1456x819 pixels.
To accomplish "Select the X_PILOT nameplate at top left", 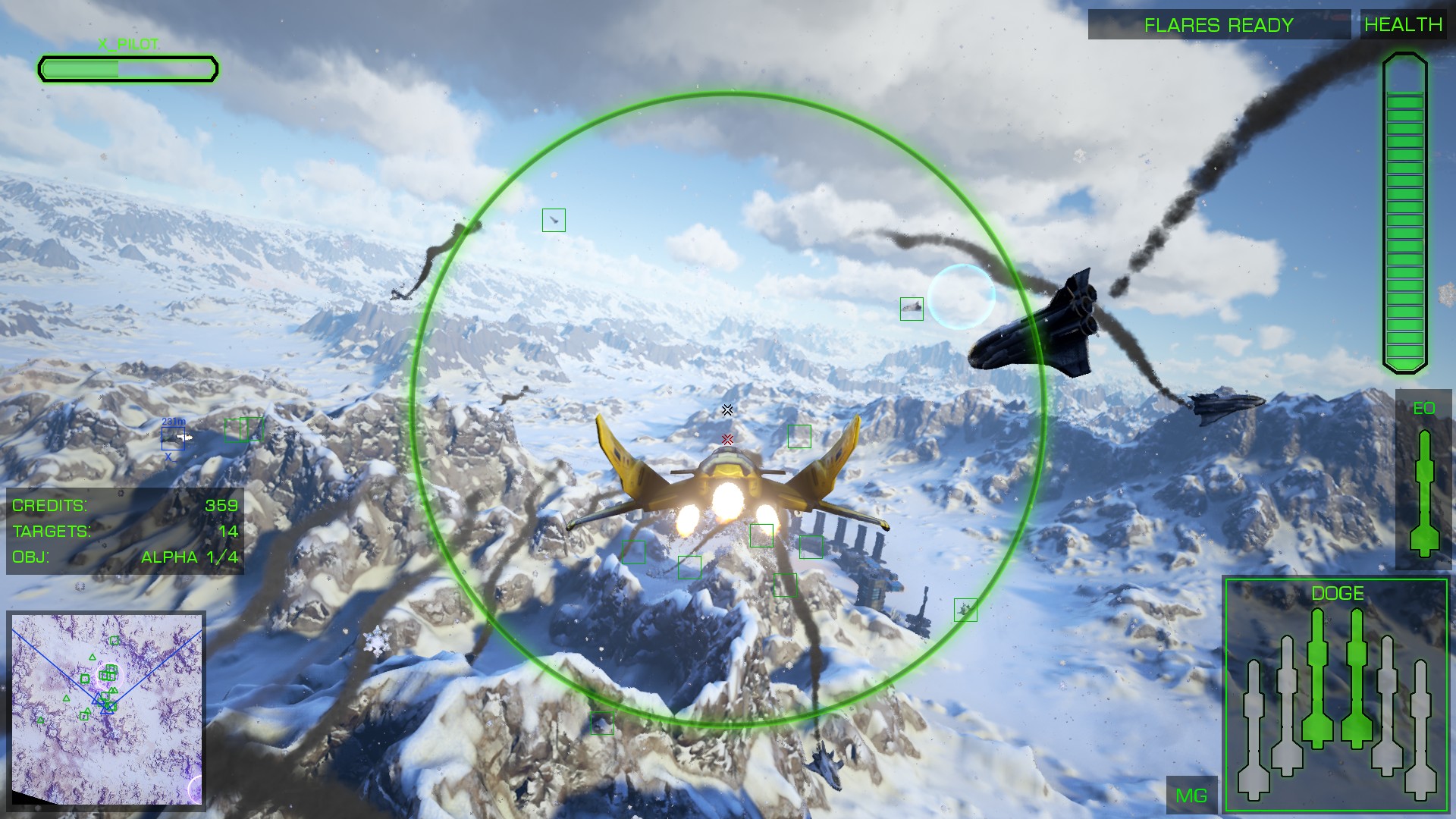I will coord(127,43).
